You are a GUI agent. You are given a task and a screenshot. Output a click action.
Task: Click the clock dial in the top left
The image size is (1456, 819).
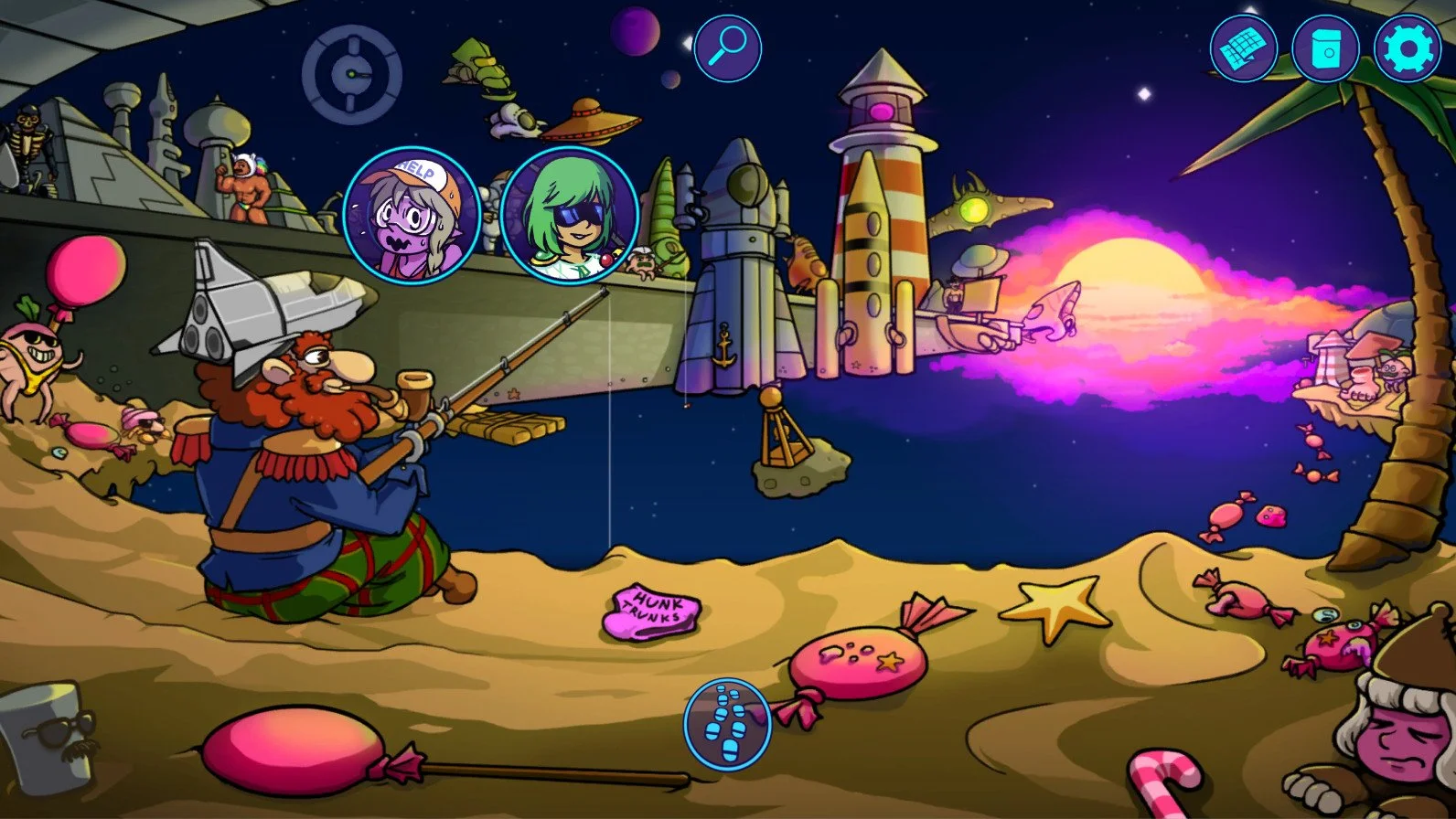[351, 73]
